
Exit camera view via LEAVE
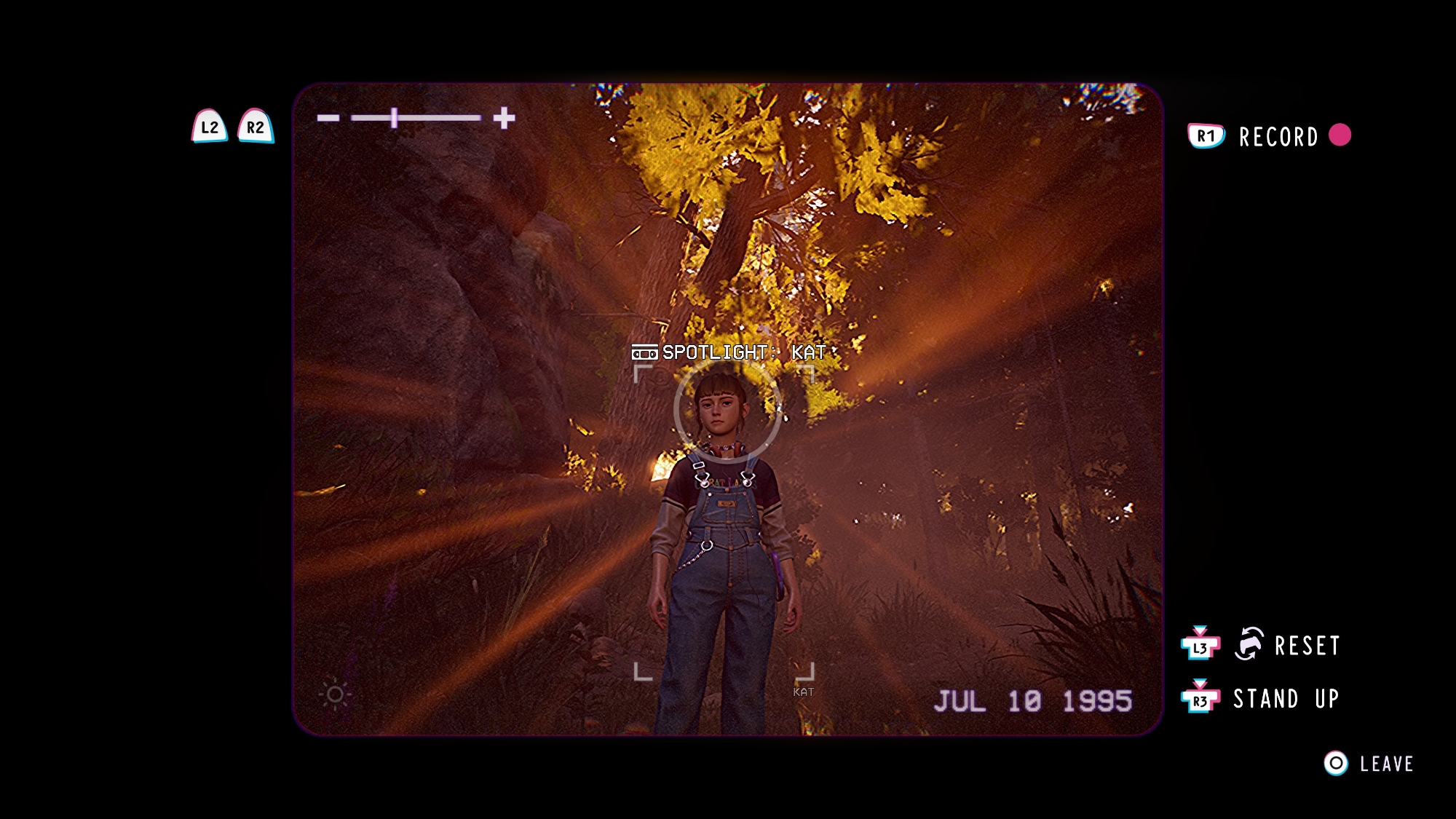click(1386, 764)
